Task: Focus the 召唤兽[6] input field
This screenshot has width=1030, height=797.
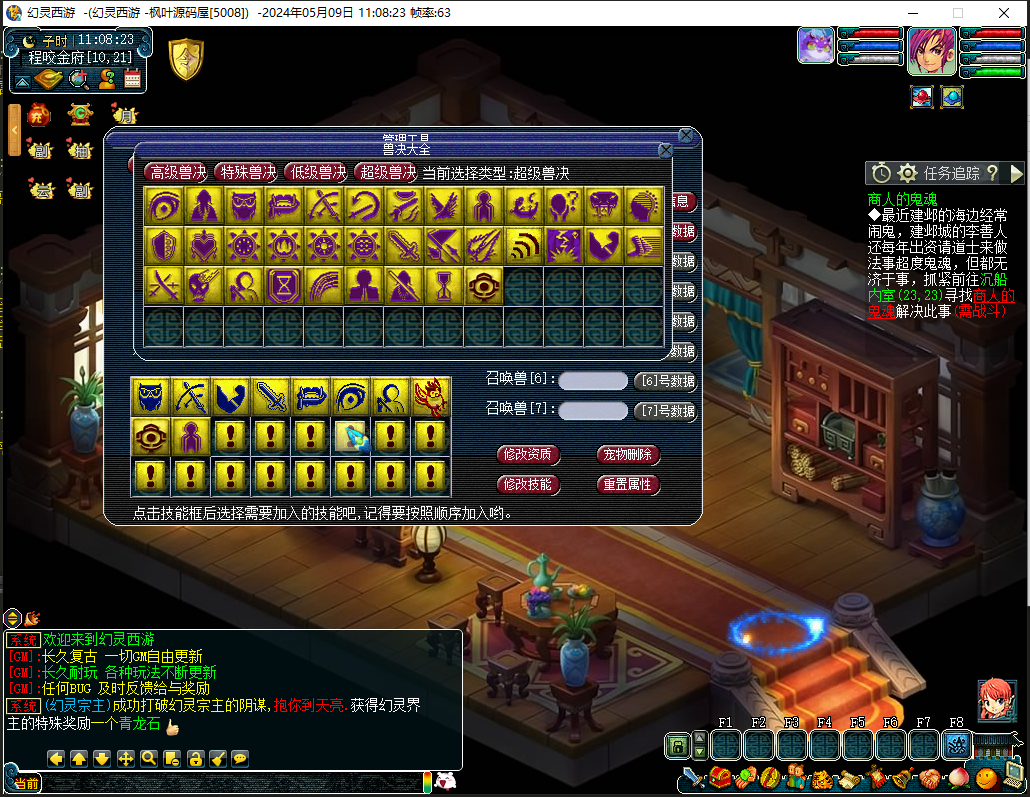Action: pyautogui.click(x=593, y=381)
